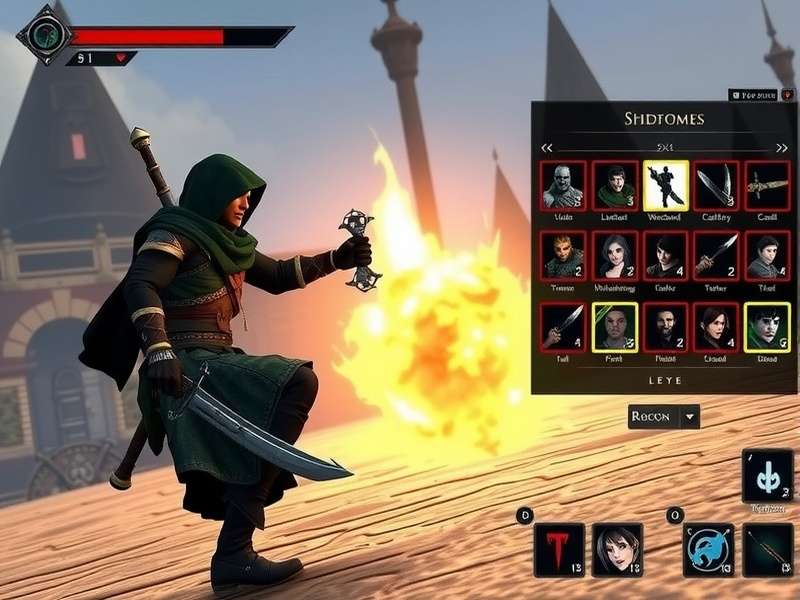Use the dark-haired woman portrait ability
This screenshot has width=800, height=600.
[616, 550]
